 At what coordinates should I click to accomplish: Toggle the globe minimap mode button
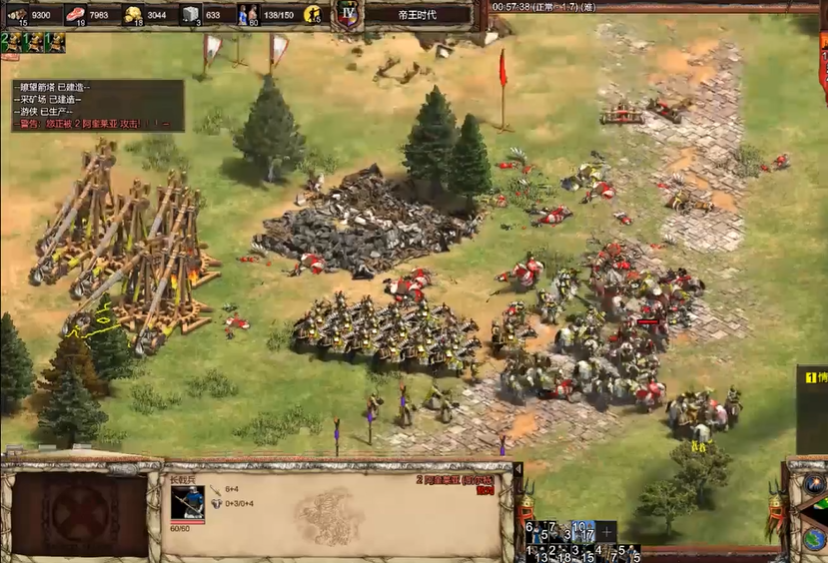pyautogui.click(x=814, y=539)
